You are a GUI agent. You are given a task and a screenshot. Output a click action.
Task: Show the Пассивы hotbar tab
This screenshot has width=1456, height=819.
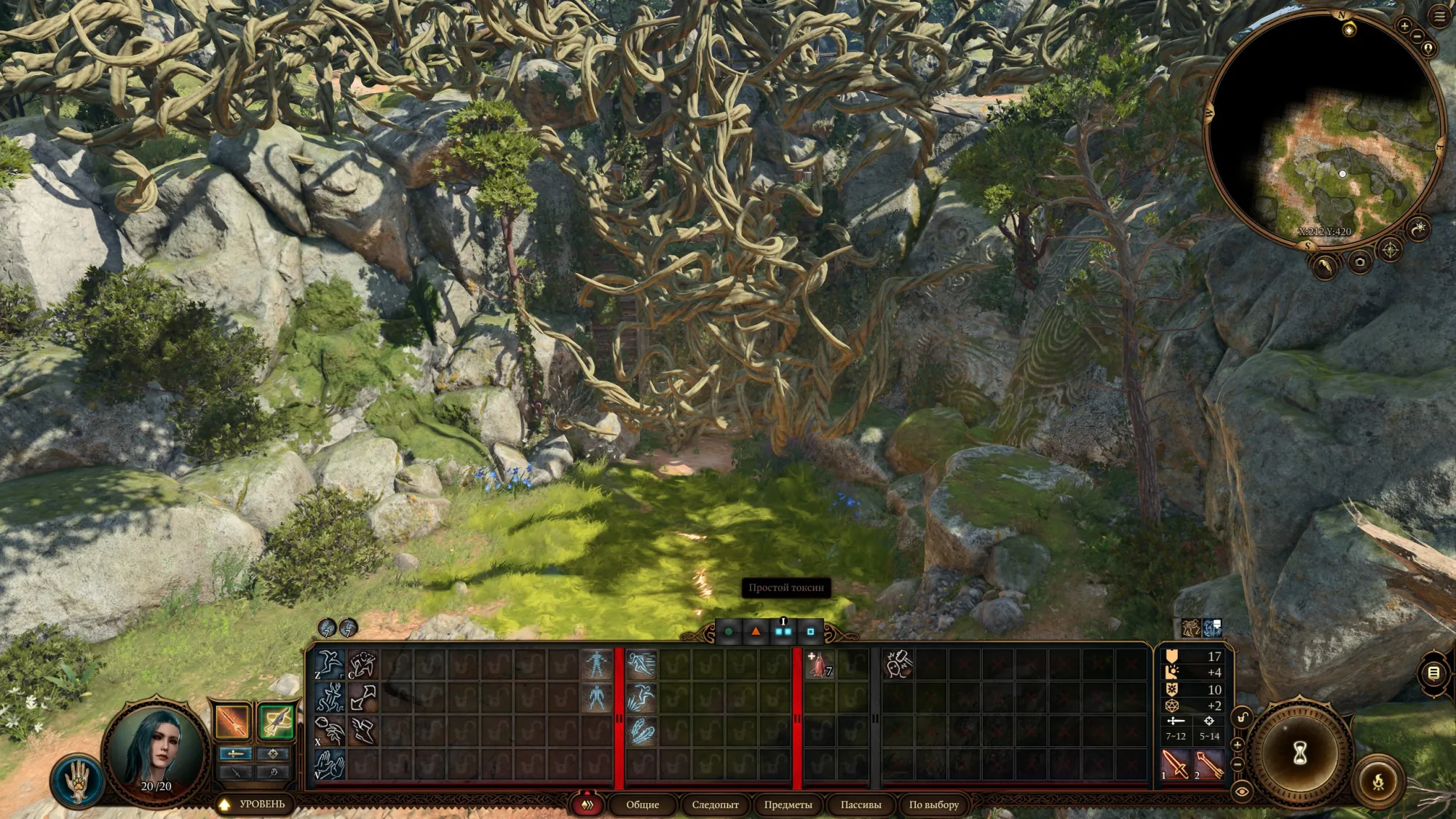(860, 804)
